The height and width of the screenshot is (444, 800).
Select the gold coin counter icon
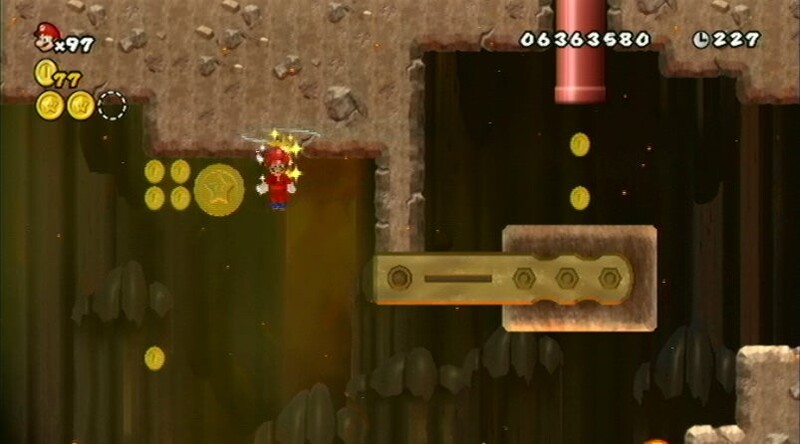coord(44,72)
